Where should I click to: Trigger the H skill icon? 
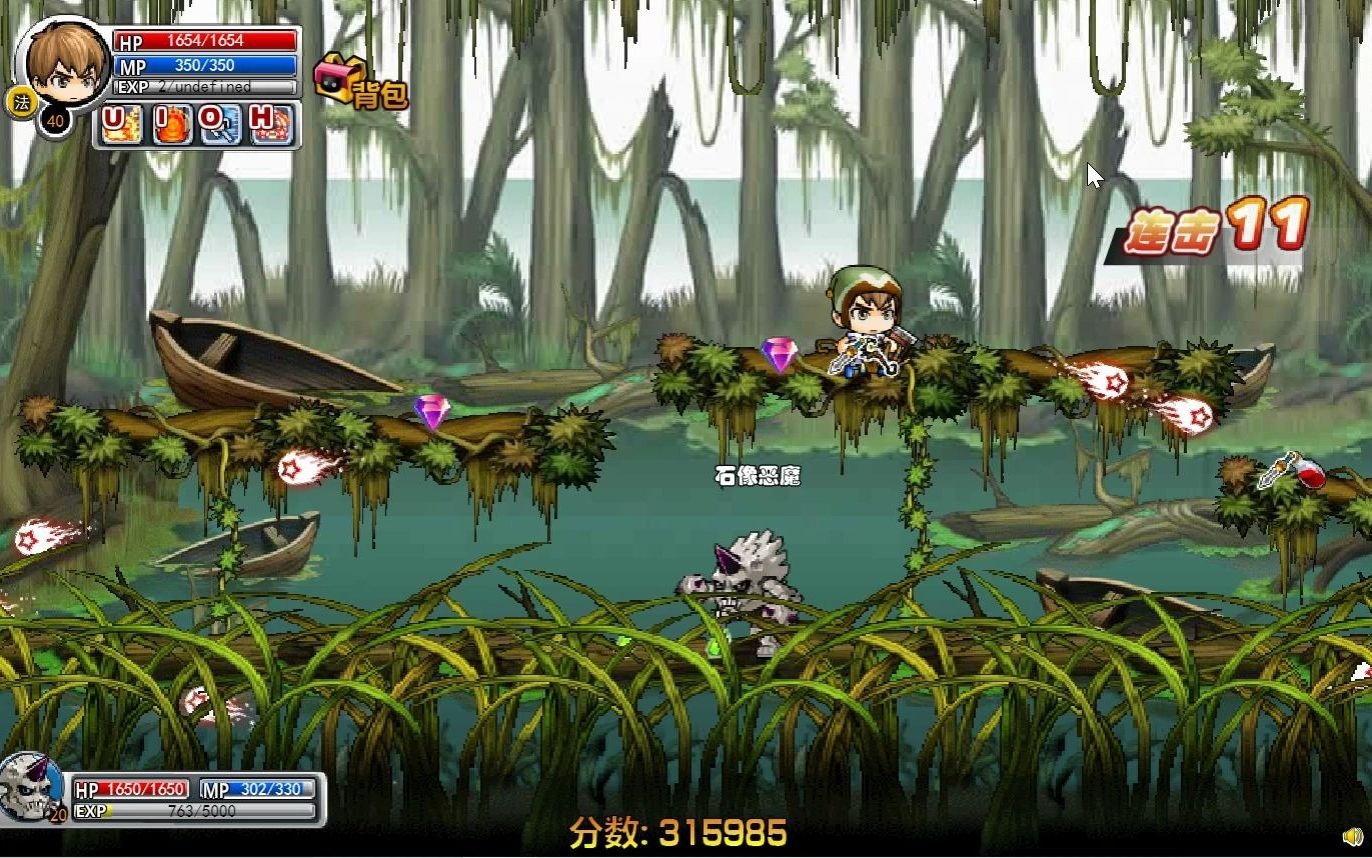(270, 126)
